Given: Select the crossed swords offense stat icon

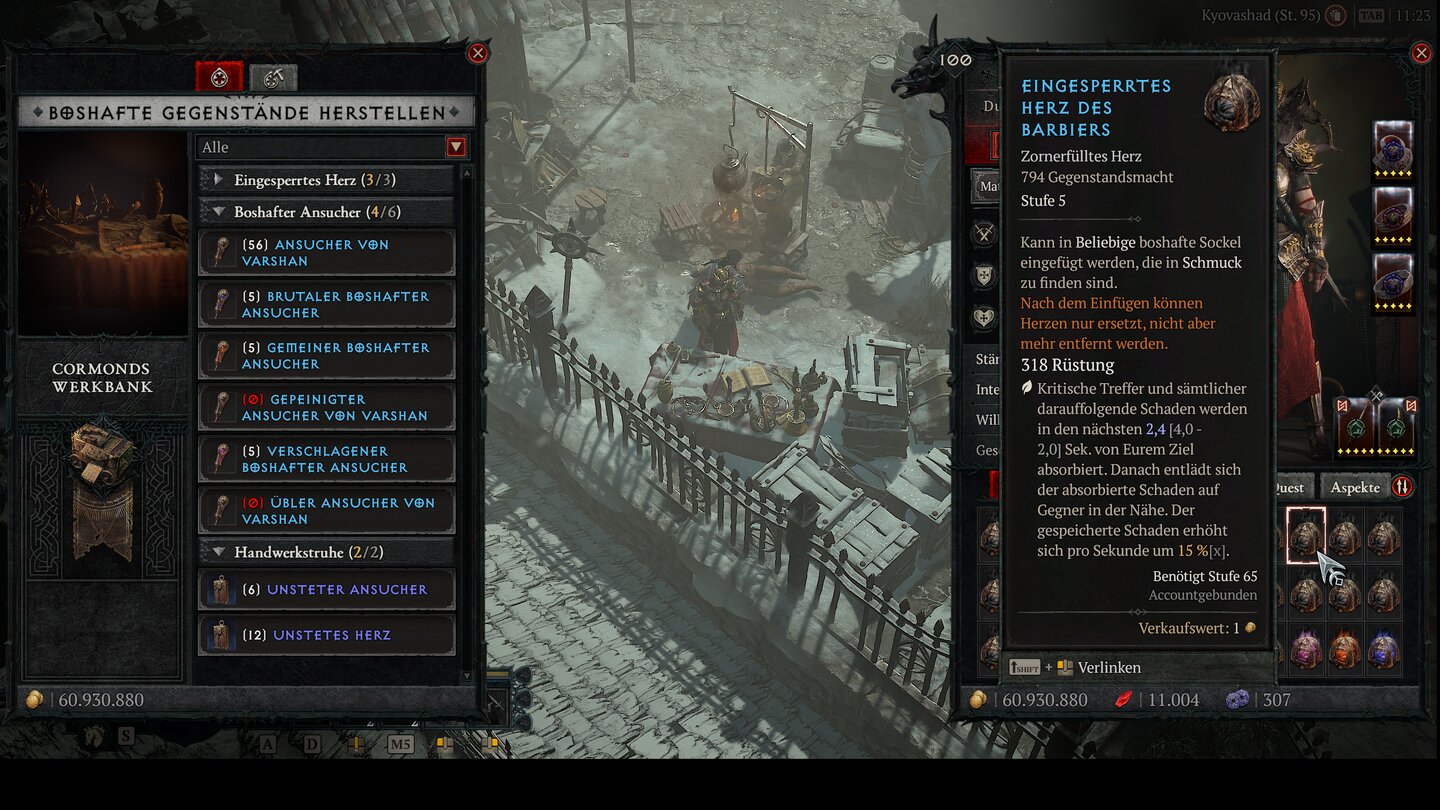Looking at the screenshot, I should coord(985,233).
